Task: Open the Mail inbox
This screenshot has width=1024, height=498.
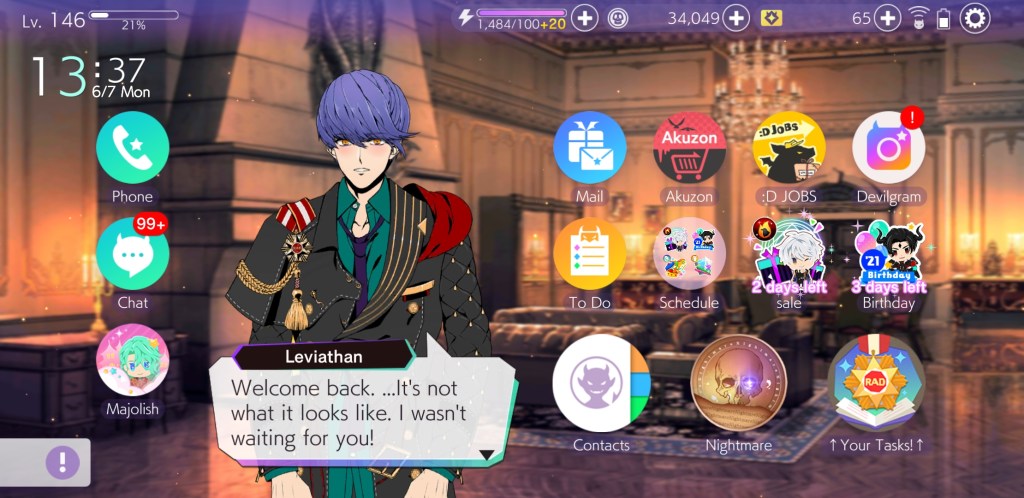Action: 589,148
